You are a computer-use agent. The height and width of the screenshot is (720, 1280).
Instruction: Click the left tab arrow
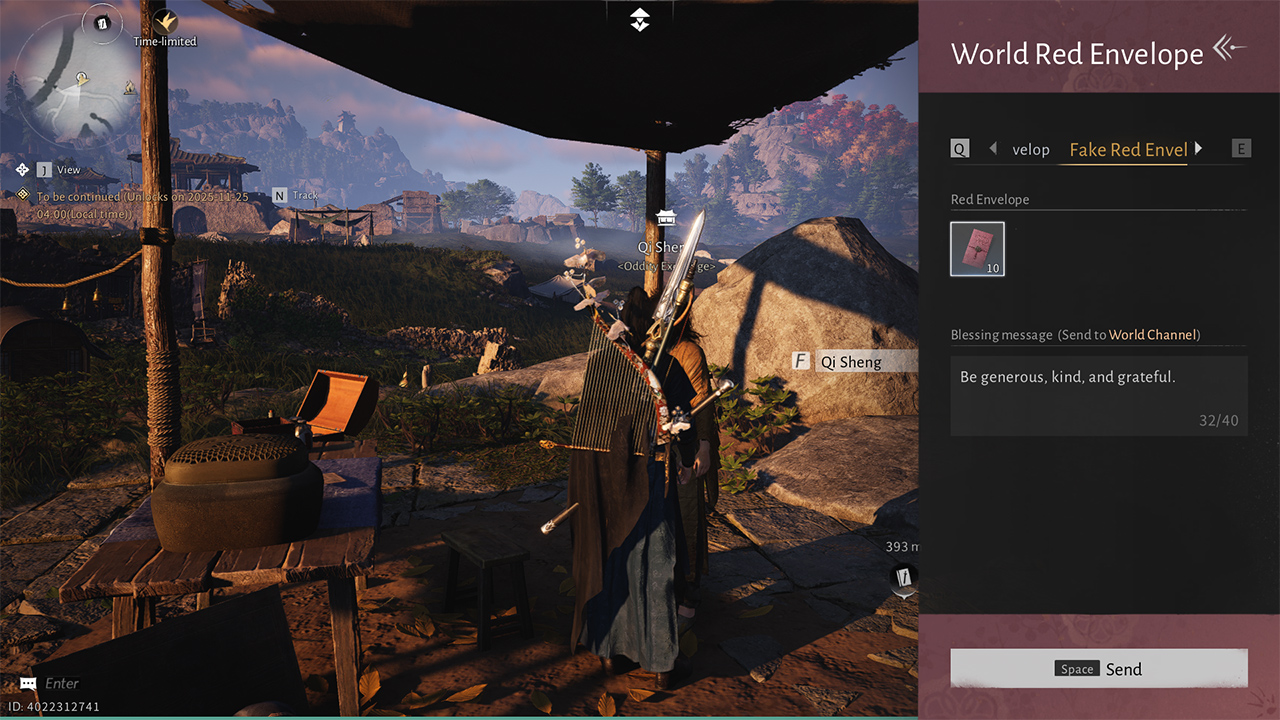pos(993,149)
